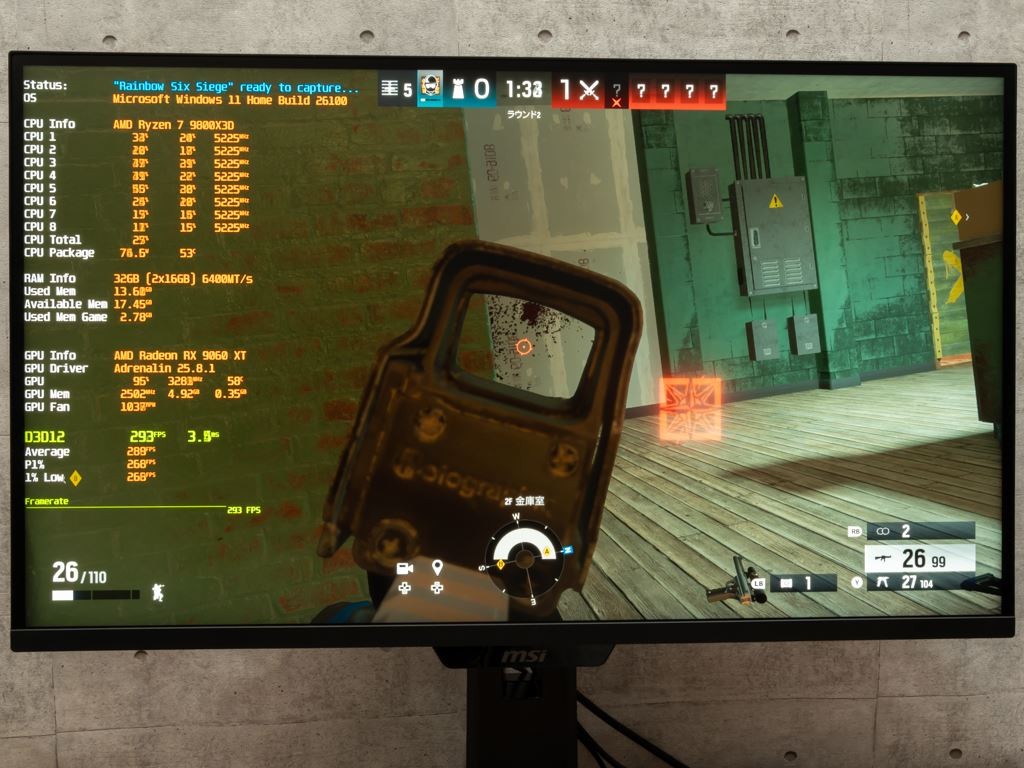Click the defender rook team icon
1024x768 pixels.
[457, 89]
